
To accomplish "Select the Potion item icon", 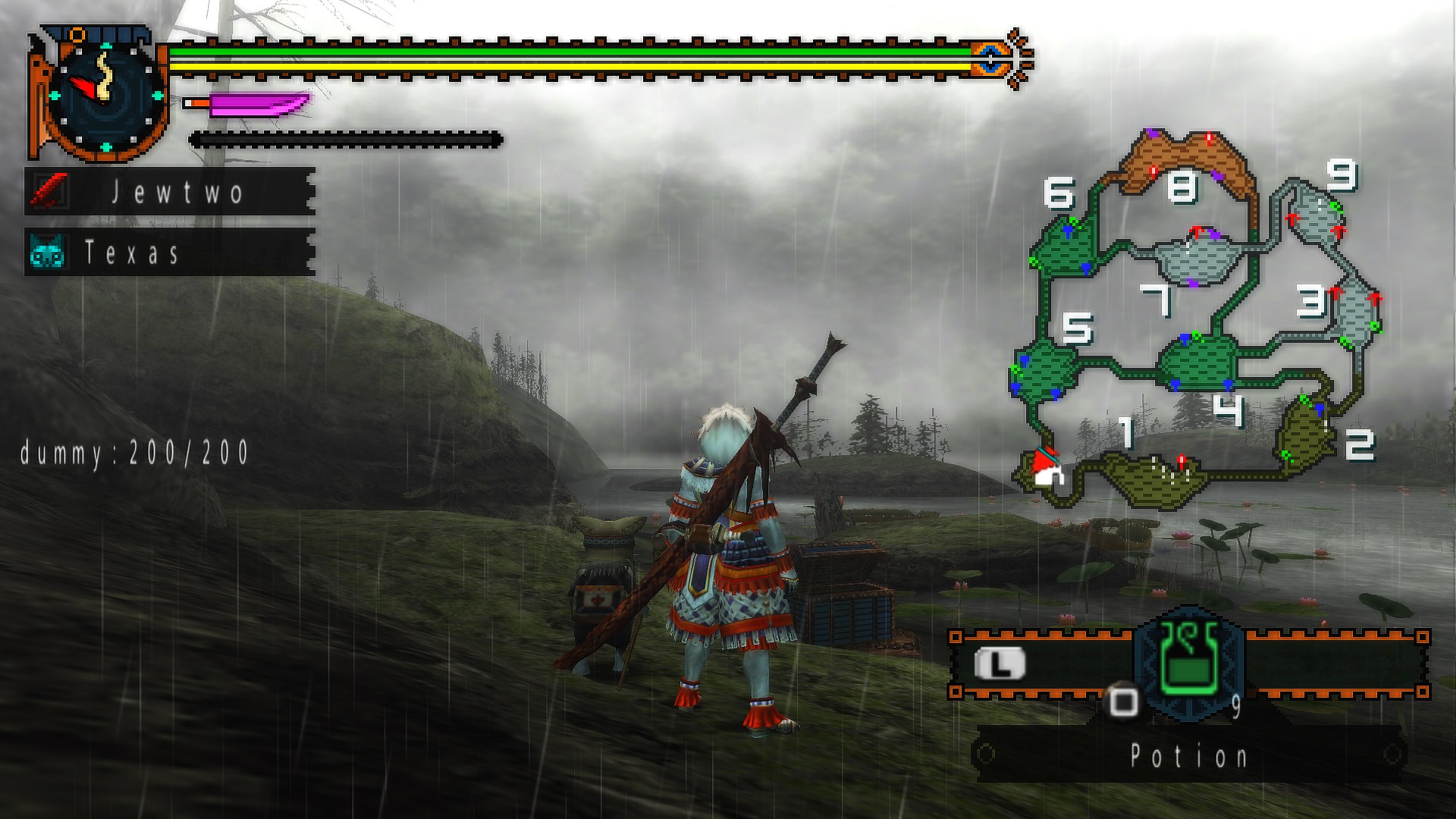I will coord(1188,658).
